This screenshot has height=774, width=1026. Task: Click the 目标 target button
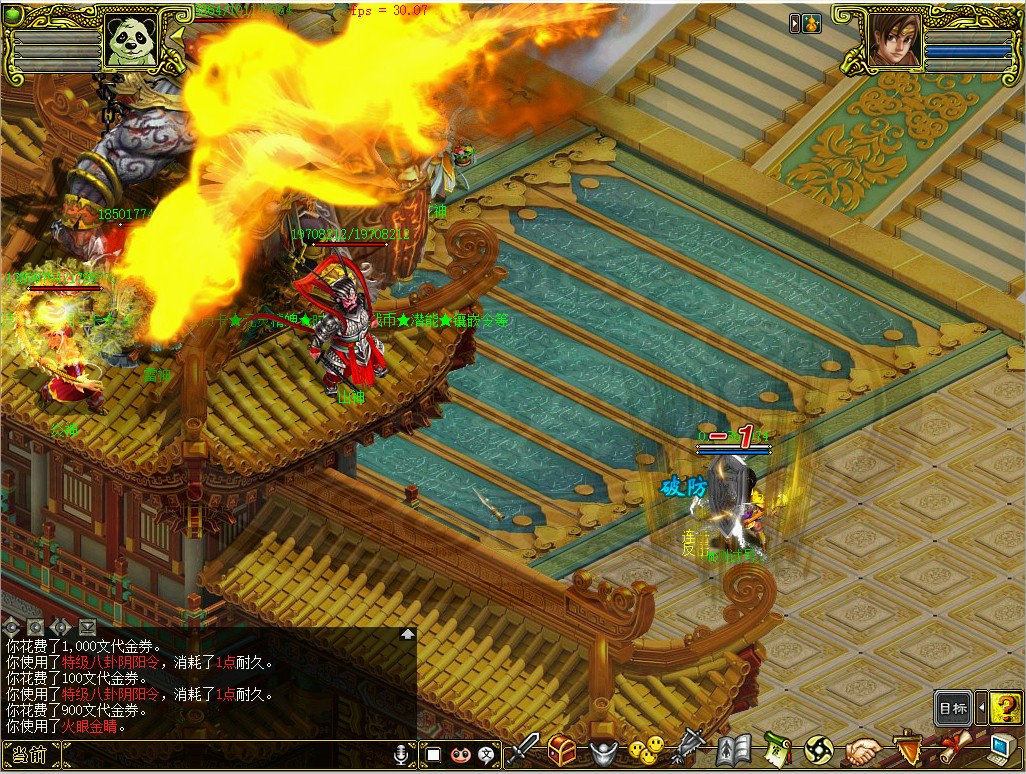point(953,708)
